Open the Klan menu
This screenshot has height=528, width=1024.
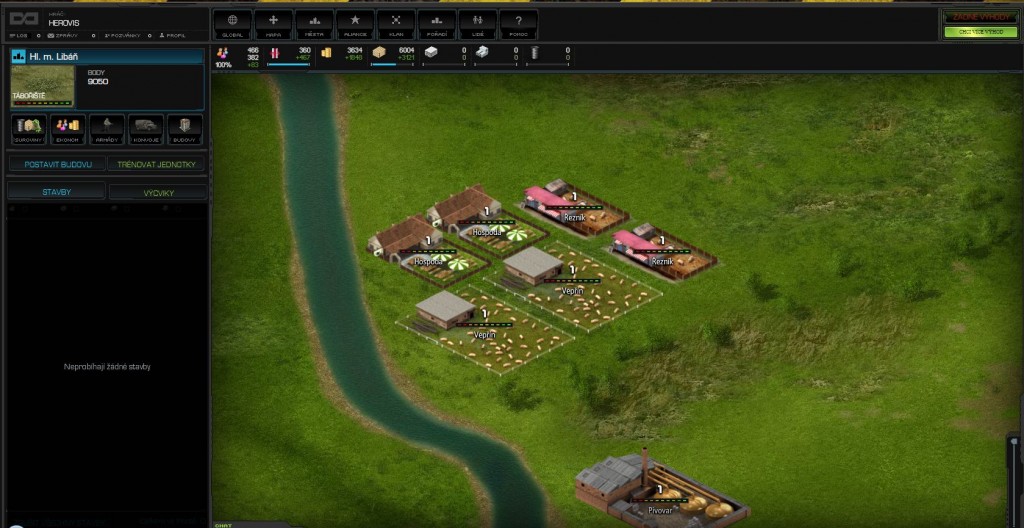tap(396, 23)
